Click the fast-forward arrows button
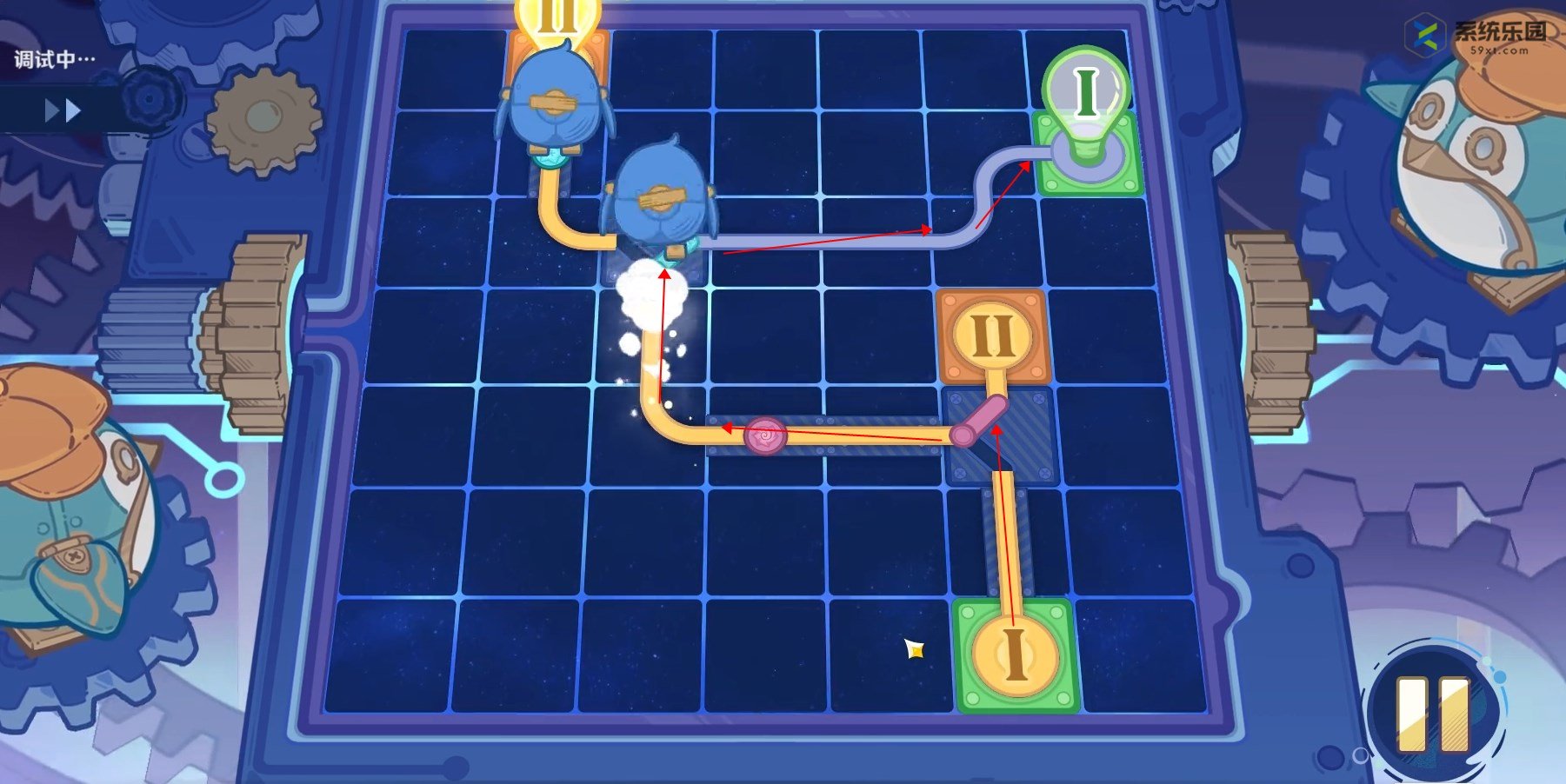Viewport: 1566px width, 784px height. coord(63,110)
